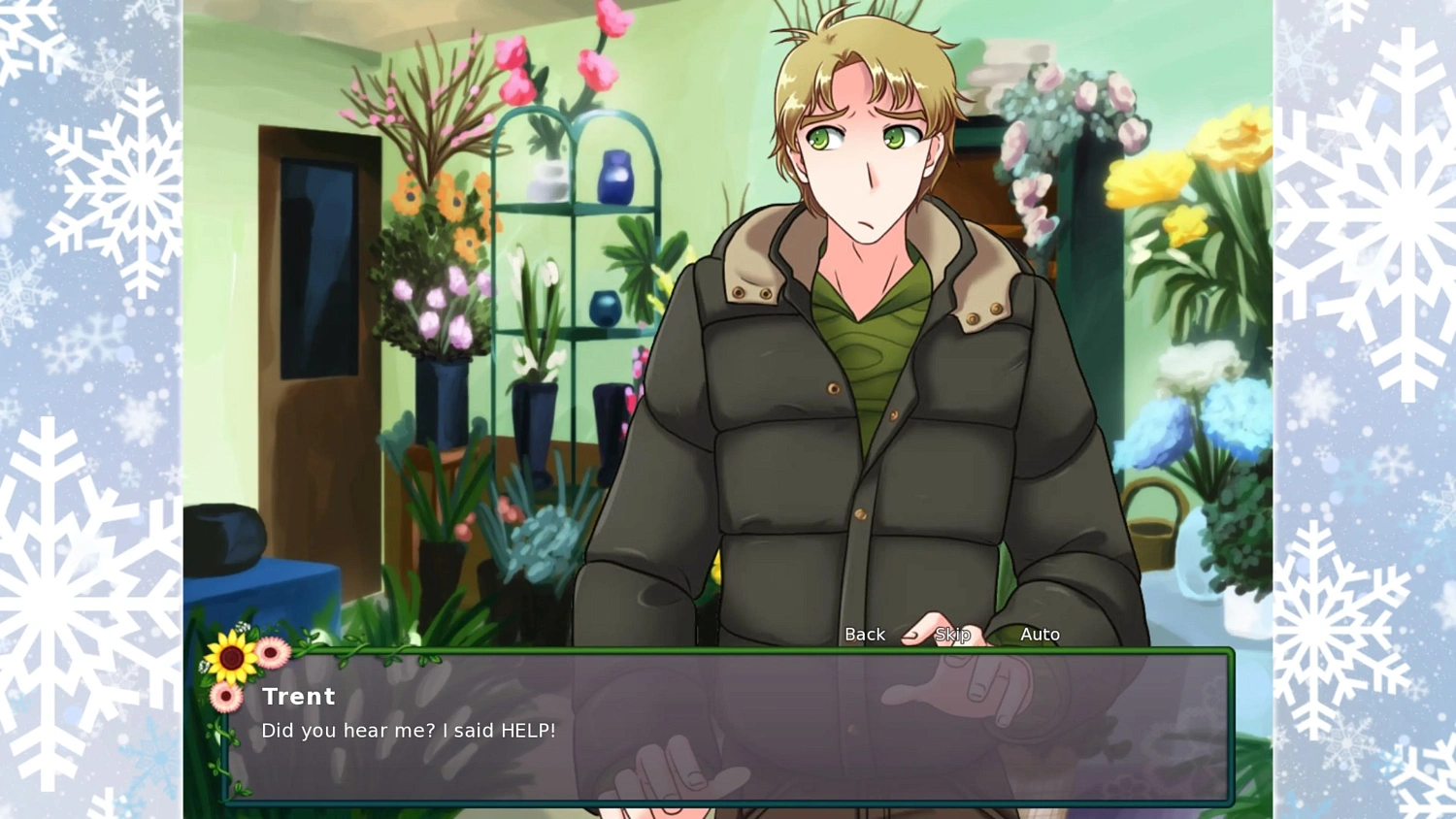This screenshot has height=819, width=1456.
Task: Click the Back button to rewind dialogue
Action: tap(864, 634)
